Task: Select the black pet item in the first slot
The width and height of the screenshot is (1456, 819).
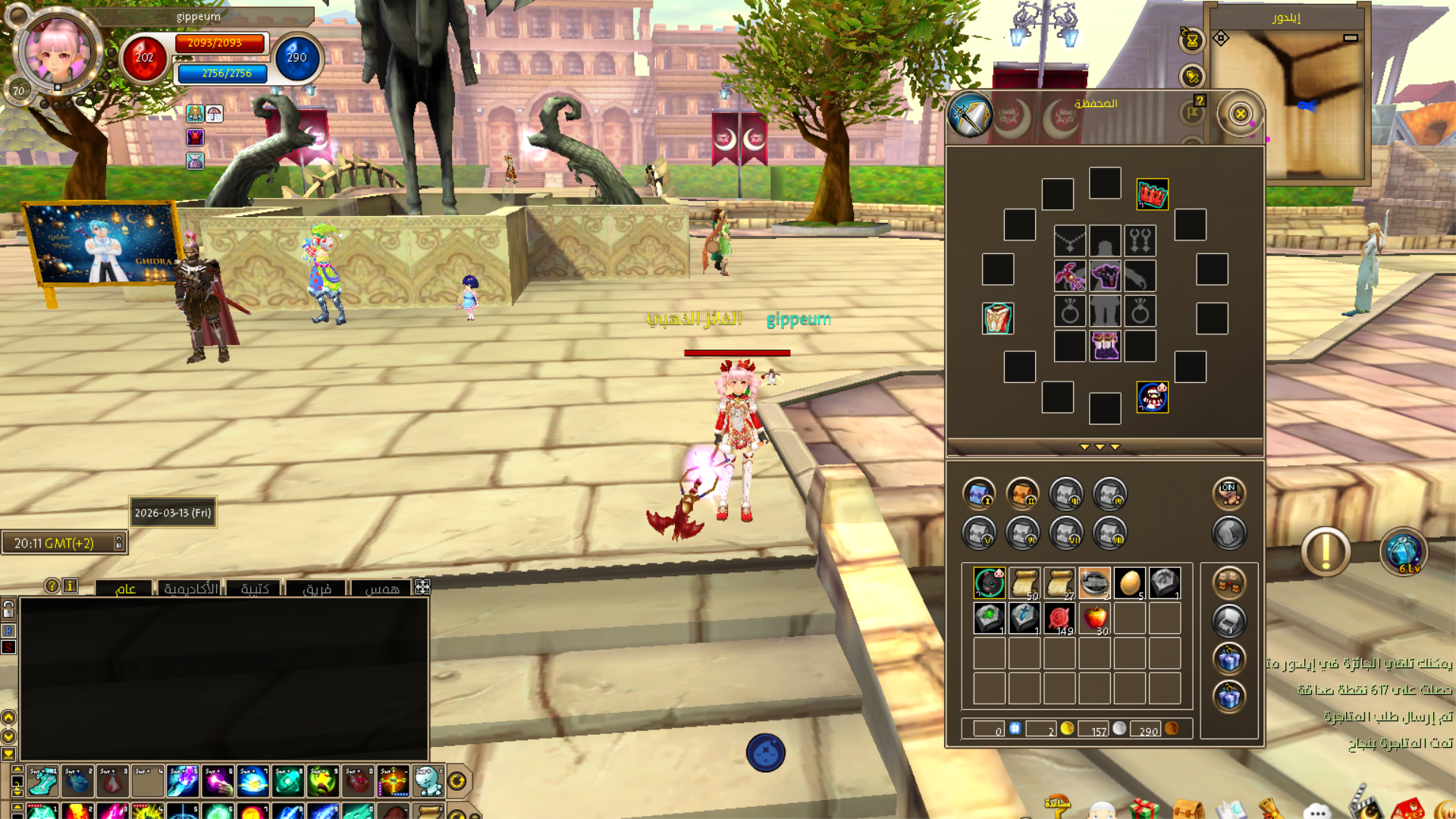Action: click(x=989, y=583)
